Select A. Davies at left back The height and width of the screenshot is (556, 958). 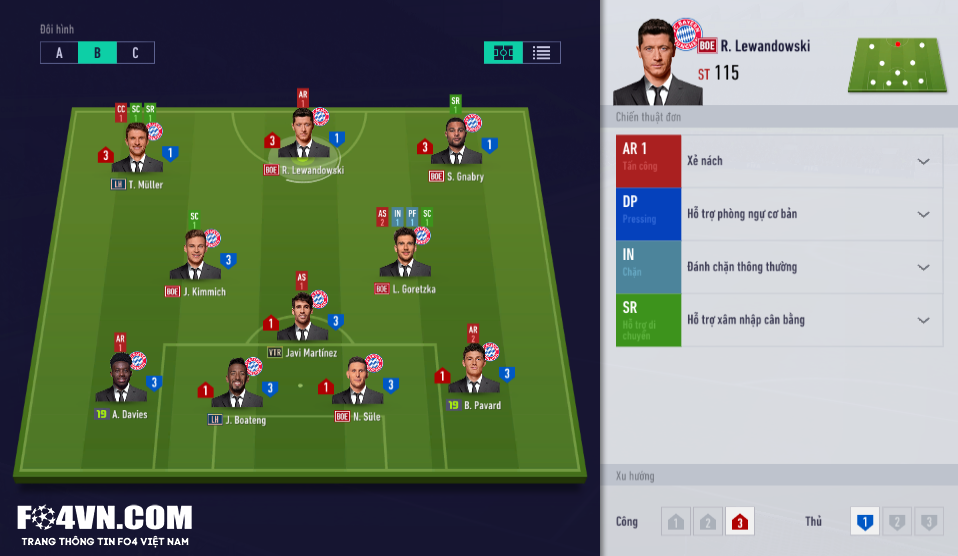point(121,380)
